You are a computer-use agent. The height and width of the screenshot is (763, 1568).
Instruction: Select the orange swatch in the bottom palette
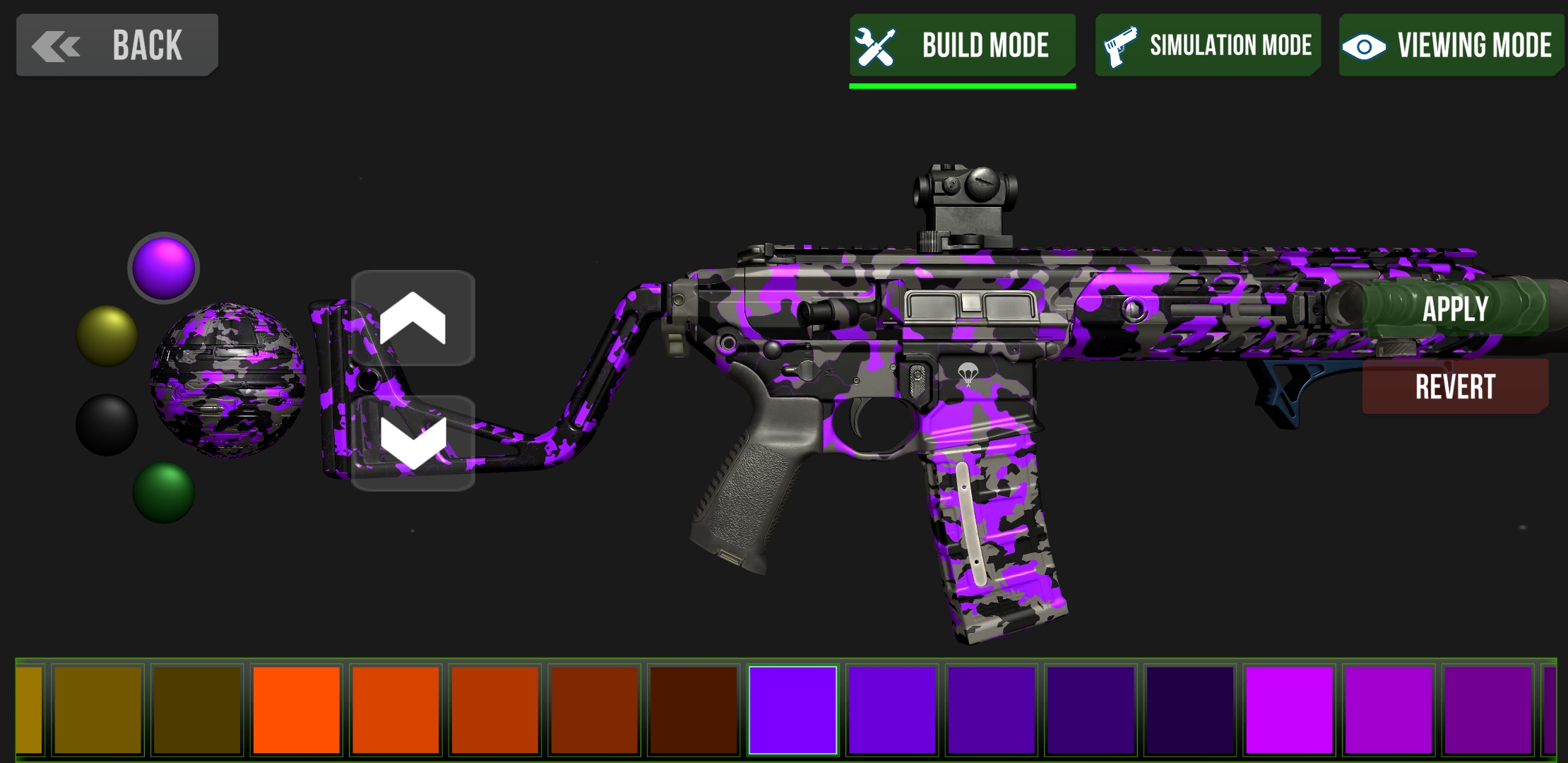(295, 709)
